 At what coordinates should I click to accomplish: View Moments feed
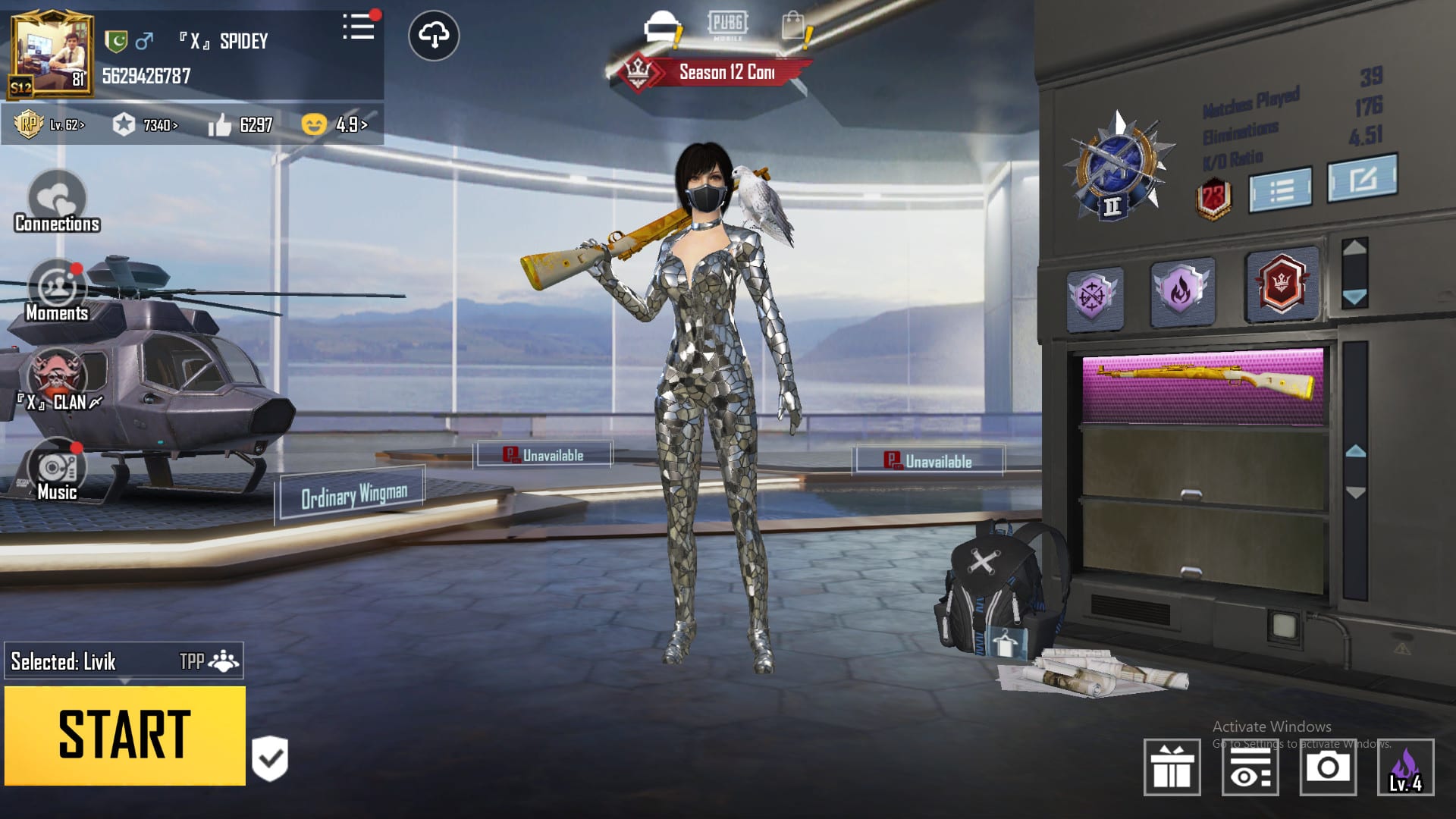[x=57, y=291]
